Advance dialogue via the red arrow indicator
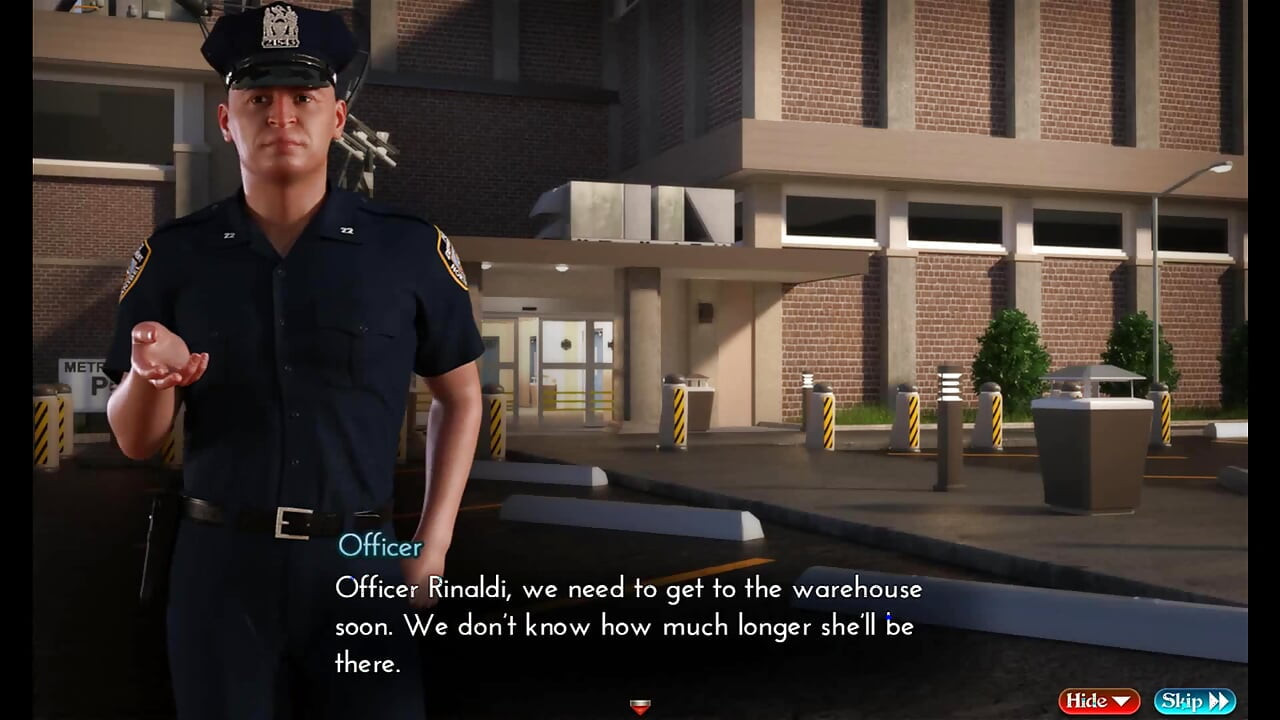The width and height of the screenshot is (1280, 720). tap(641, 707)
